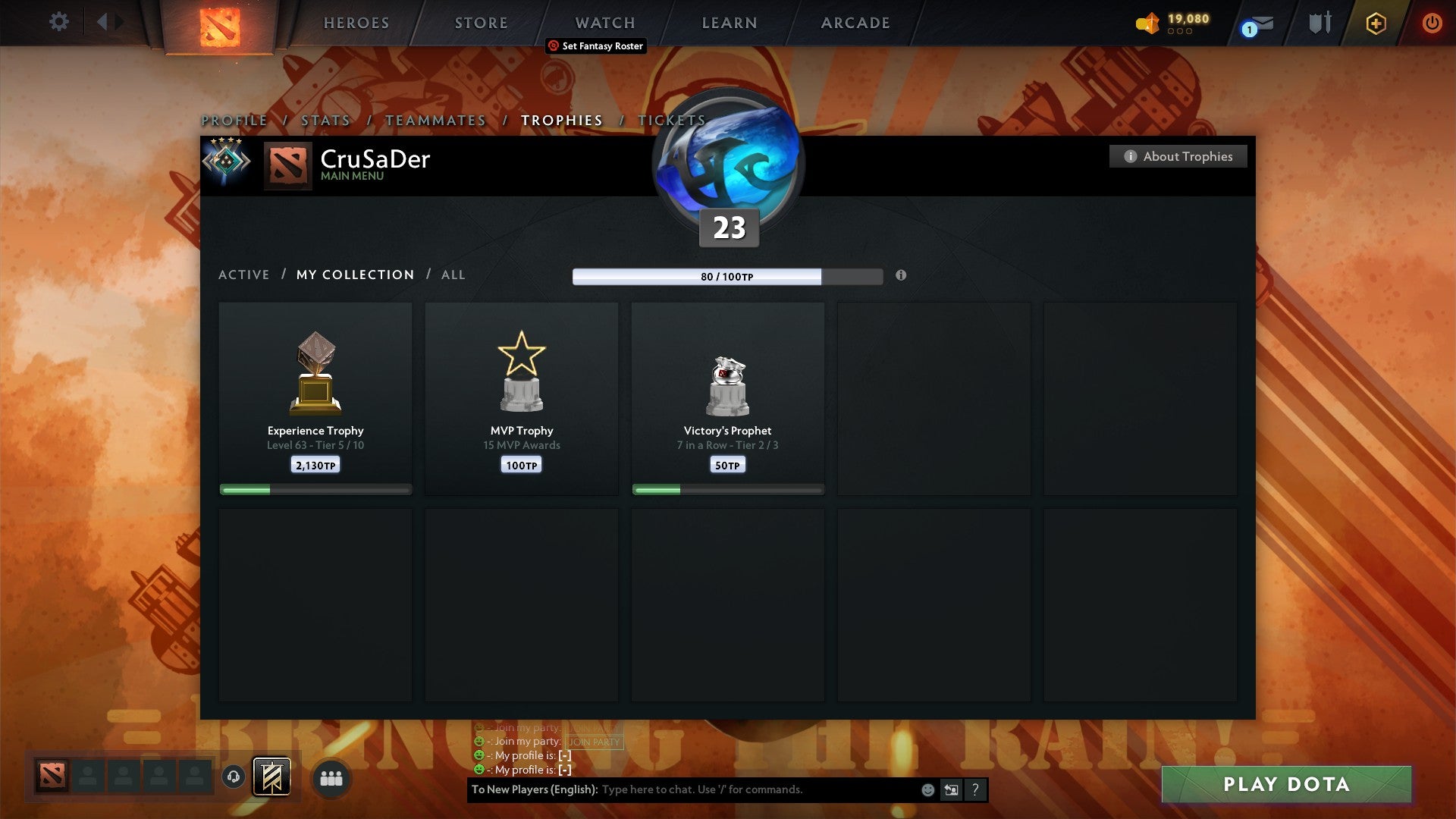Image resolution: width=1456 pixels, height=819 pixels.
Task: Click the power/exit icon top right
Action: [1432, 24]
